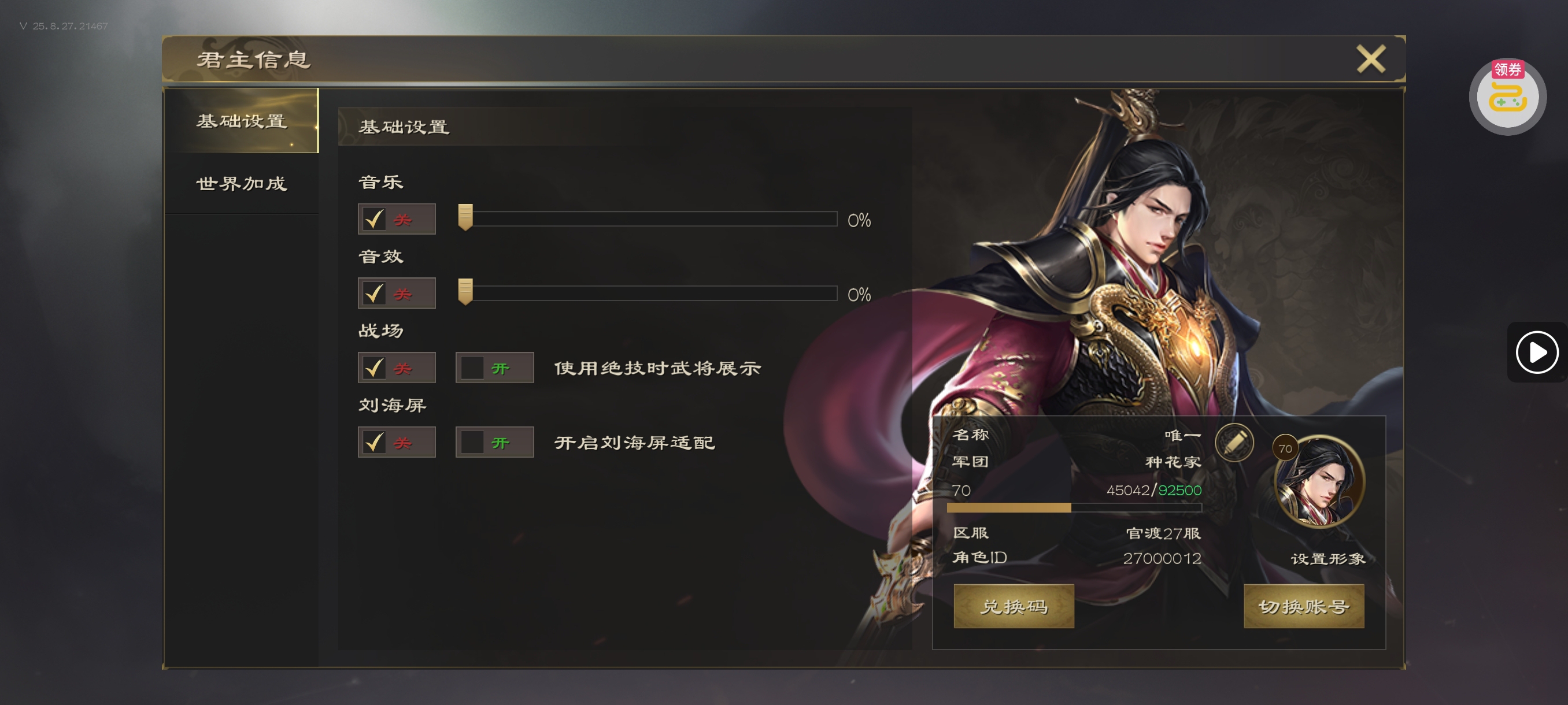Click 切换账号 to switch account

(1303, 606)
